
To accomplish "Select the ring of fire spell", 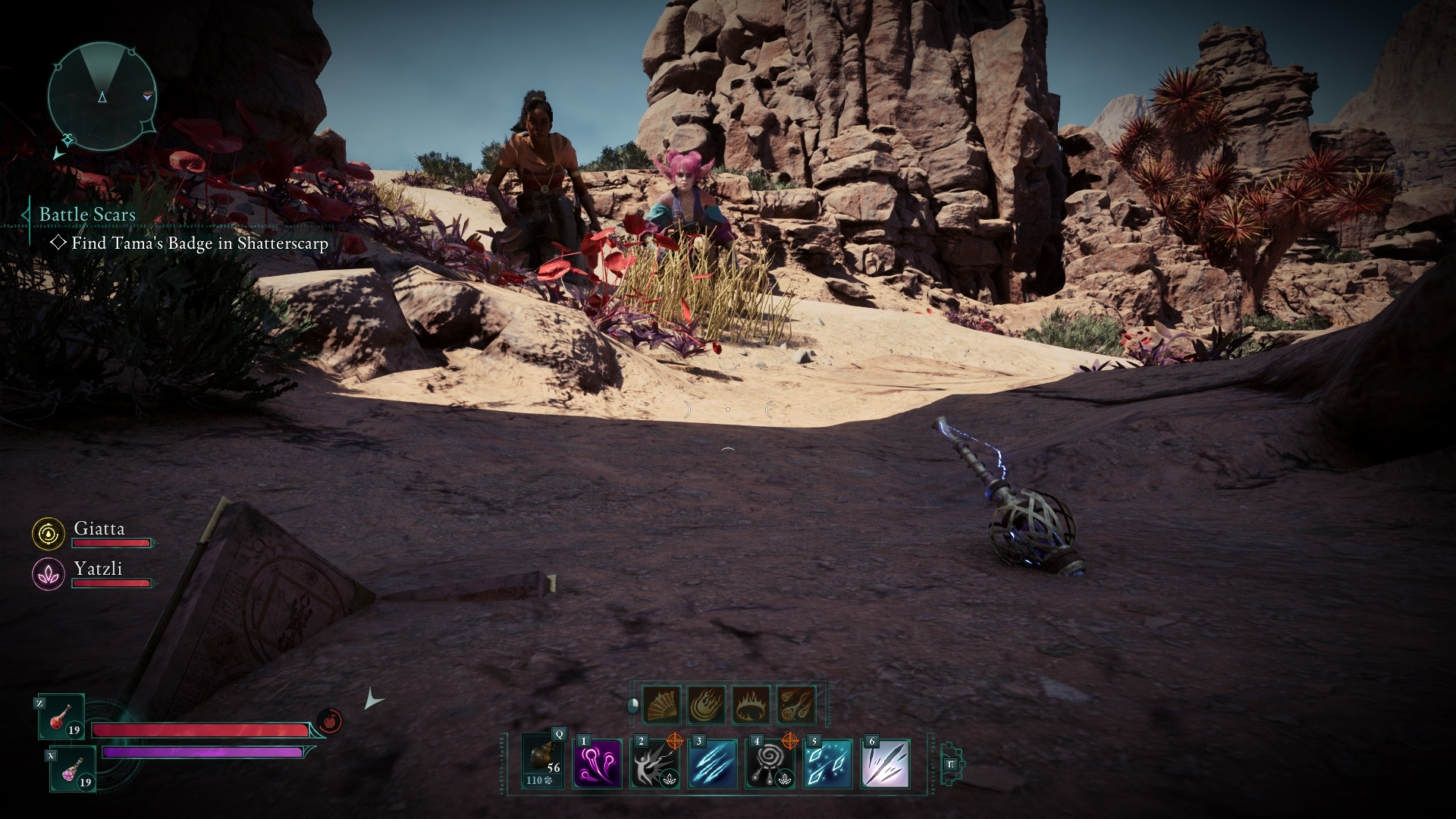I will pyautogui.click(x=751, y=704).
